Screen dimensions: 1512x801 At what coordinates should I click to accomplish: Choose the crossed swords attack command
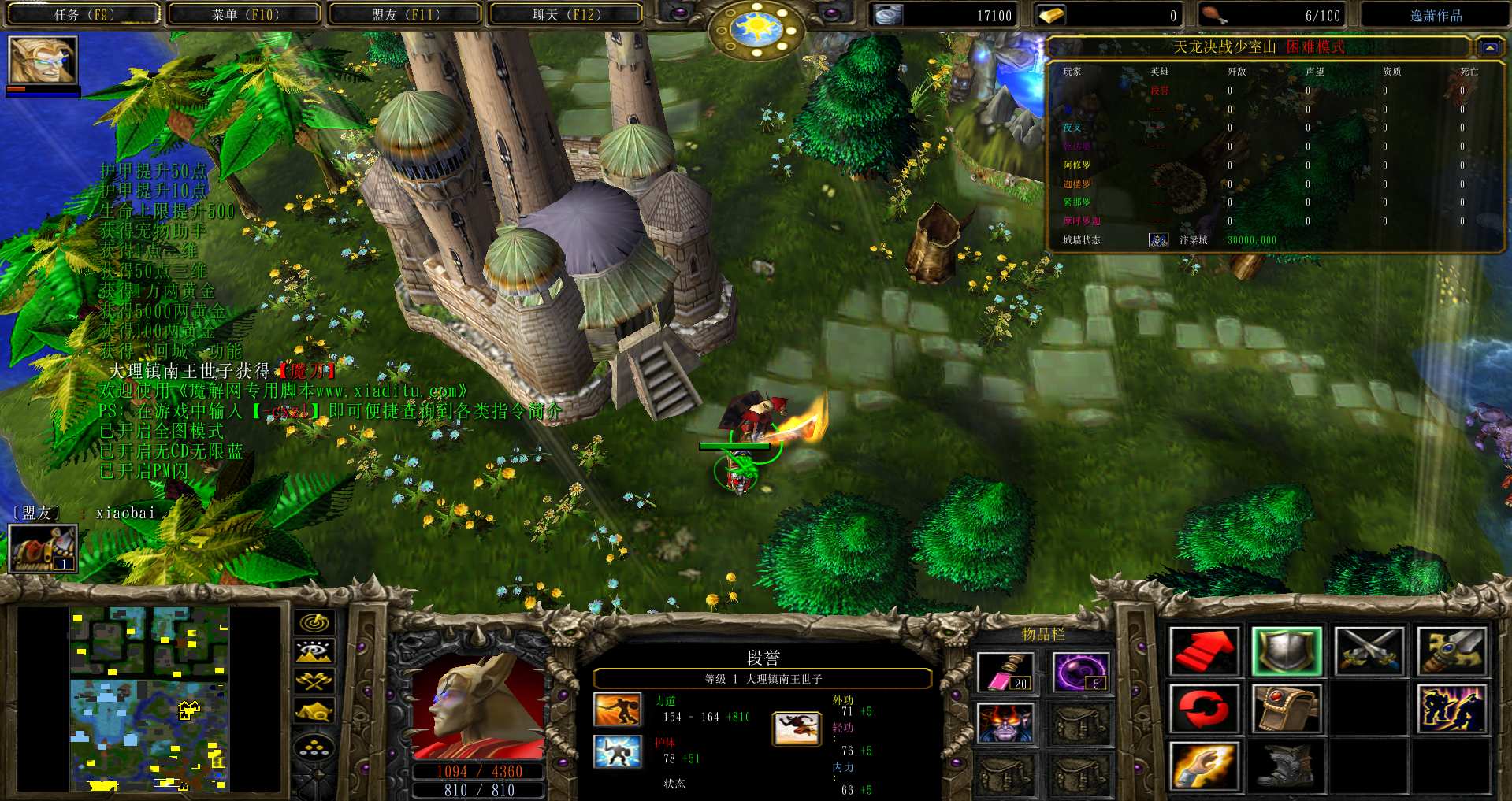pyautogui.click(x=1369, y=651)
